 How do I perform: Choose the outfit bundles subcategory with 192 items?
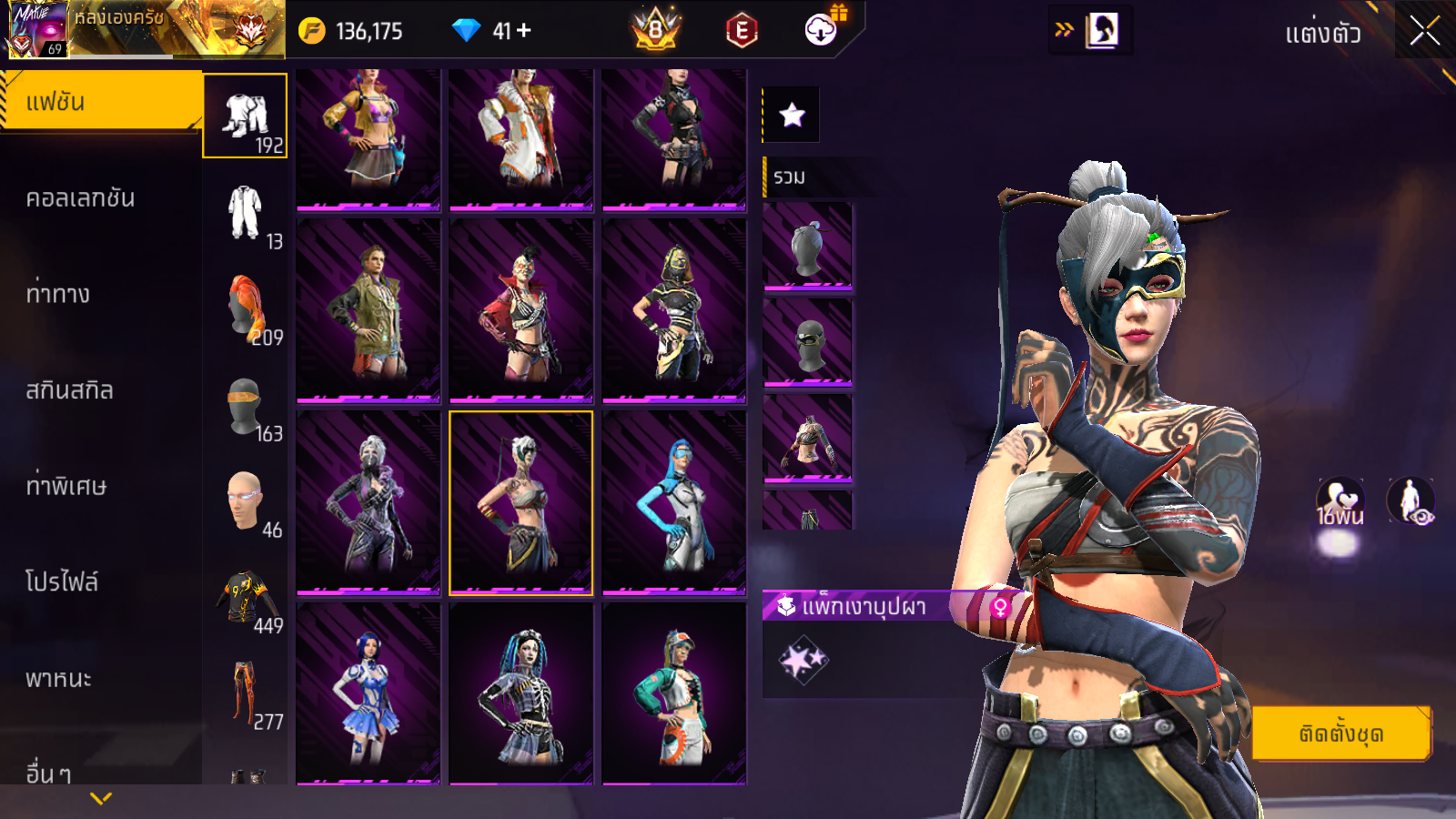click(x=245, y=116)
